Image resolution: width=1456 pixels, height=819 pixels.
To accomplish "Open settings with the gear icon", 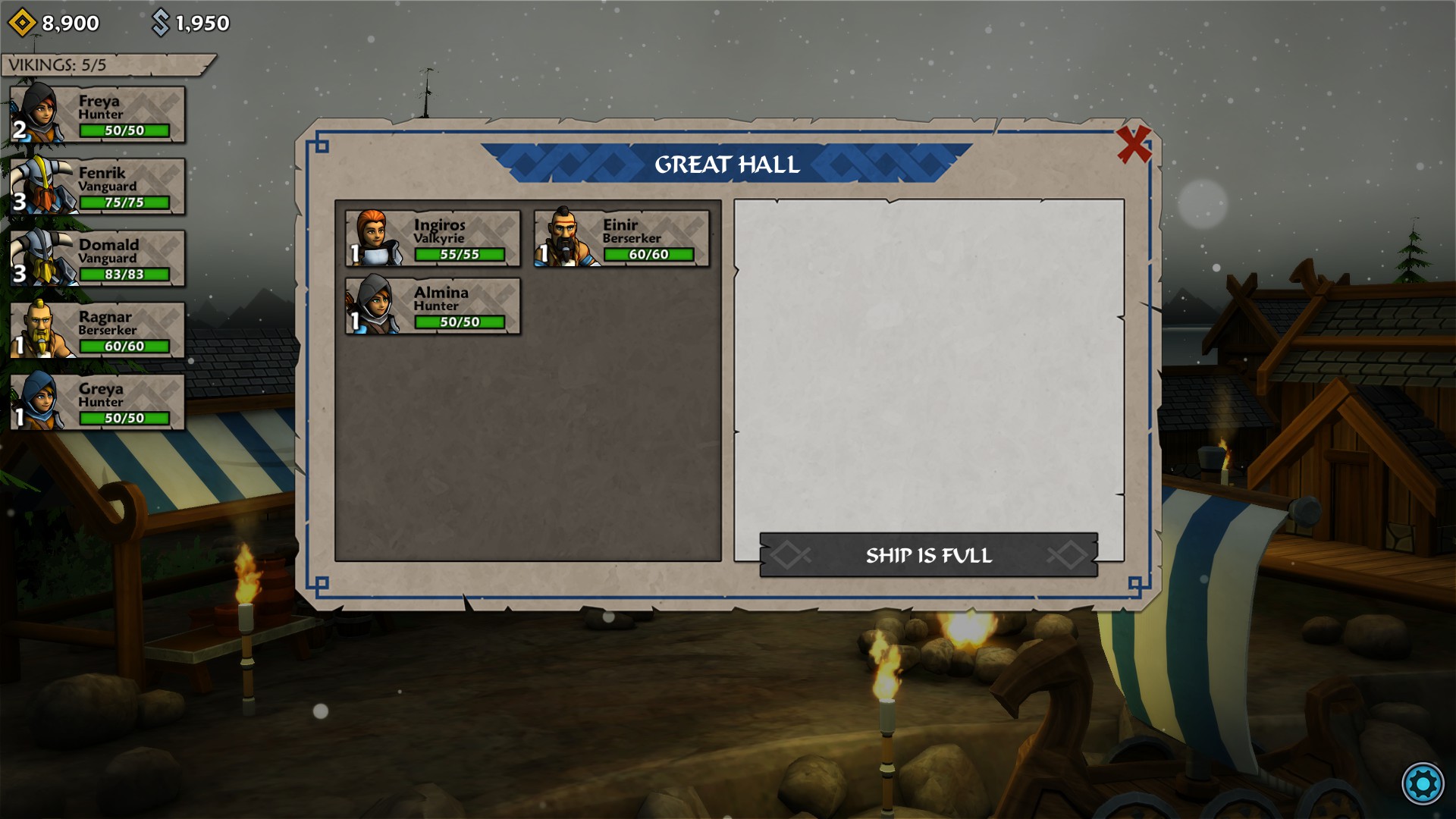I will (1422, 783).
